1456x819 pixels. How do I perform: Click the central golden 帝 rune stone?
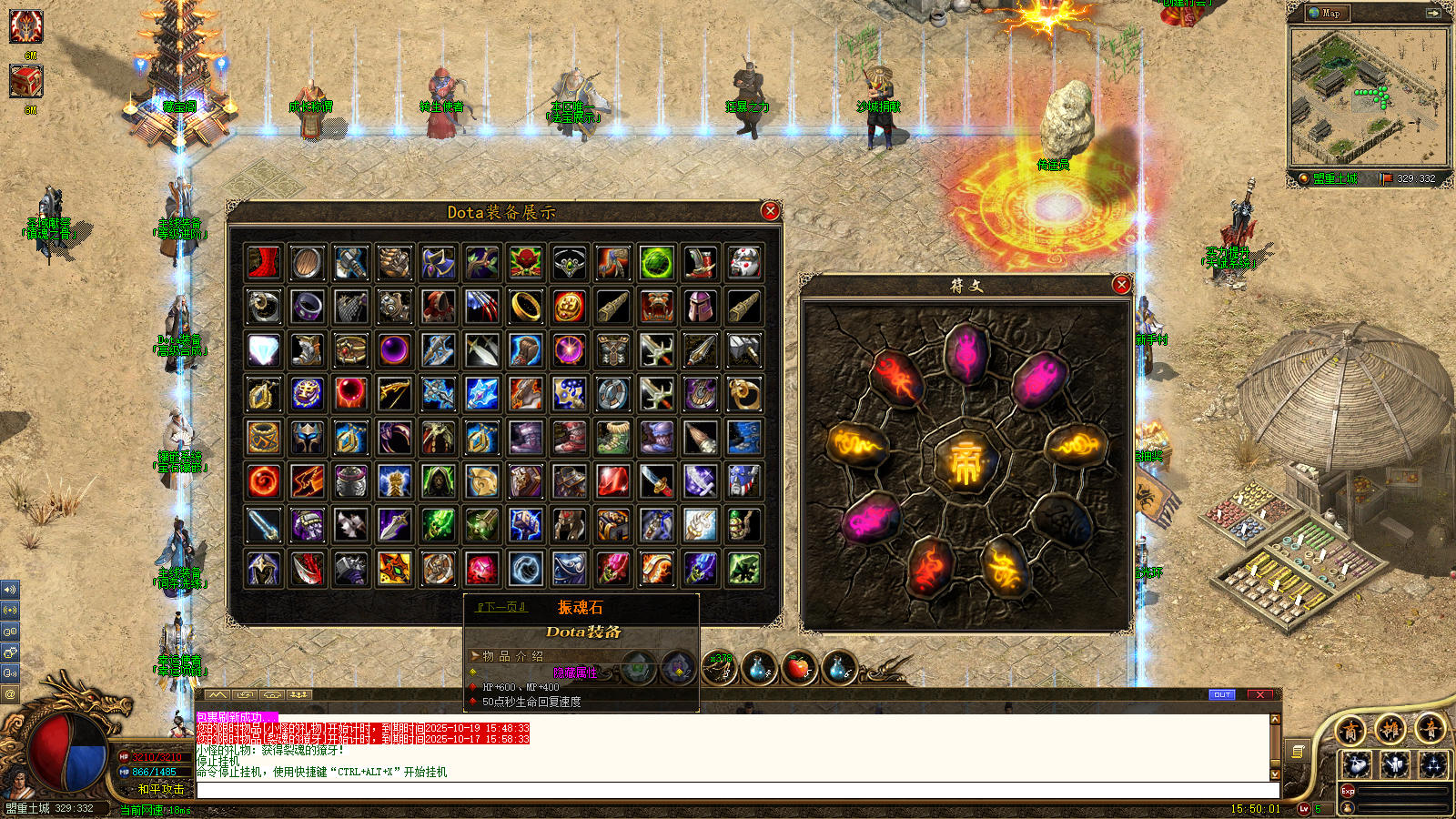(966, 463)
